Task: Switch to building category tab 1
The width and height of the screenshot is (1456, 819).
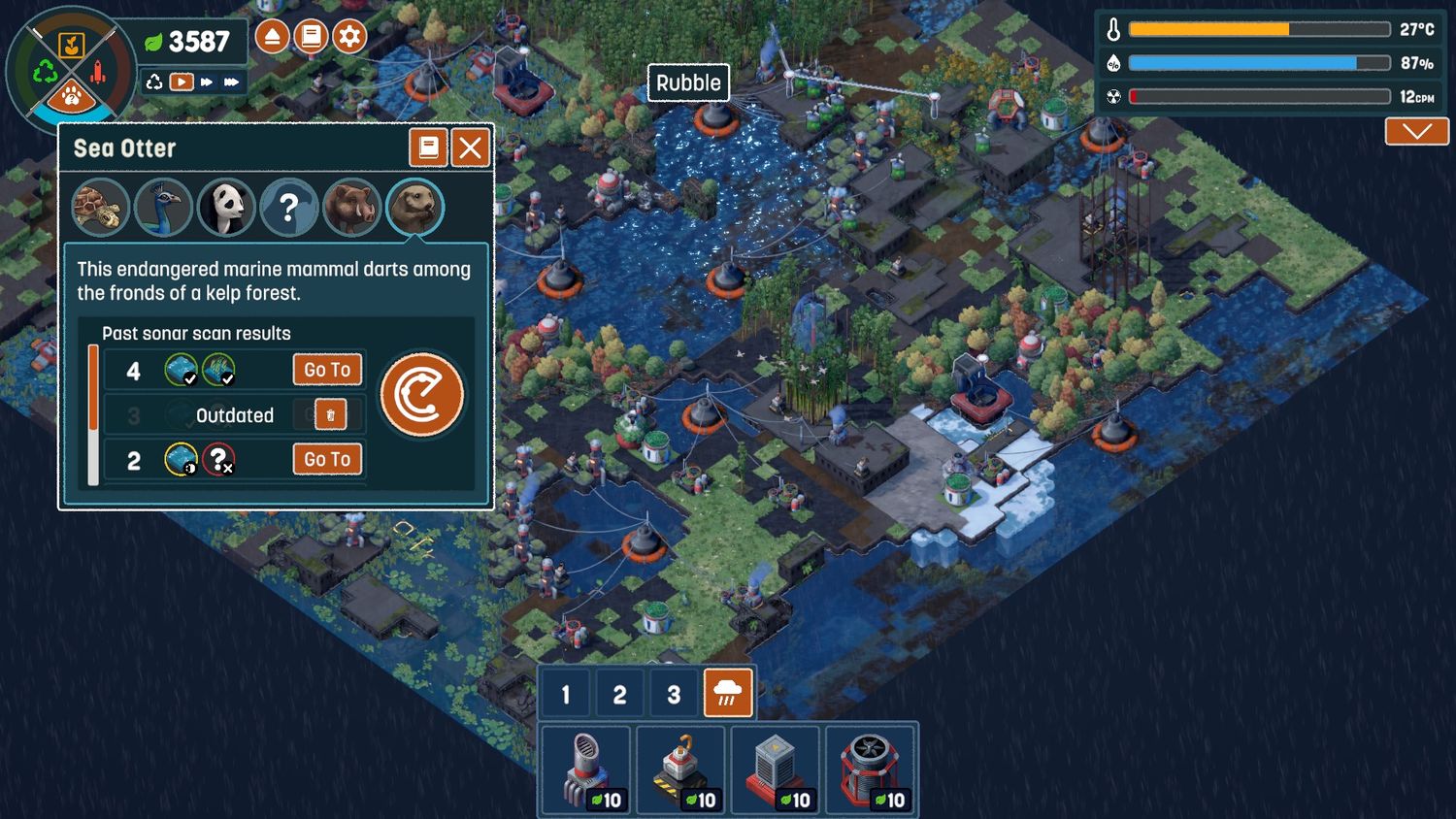Action: click(566, 694)
